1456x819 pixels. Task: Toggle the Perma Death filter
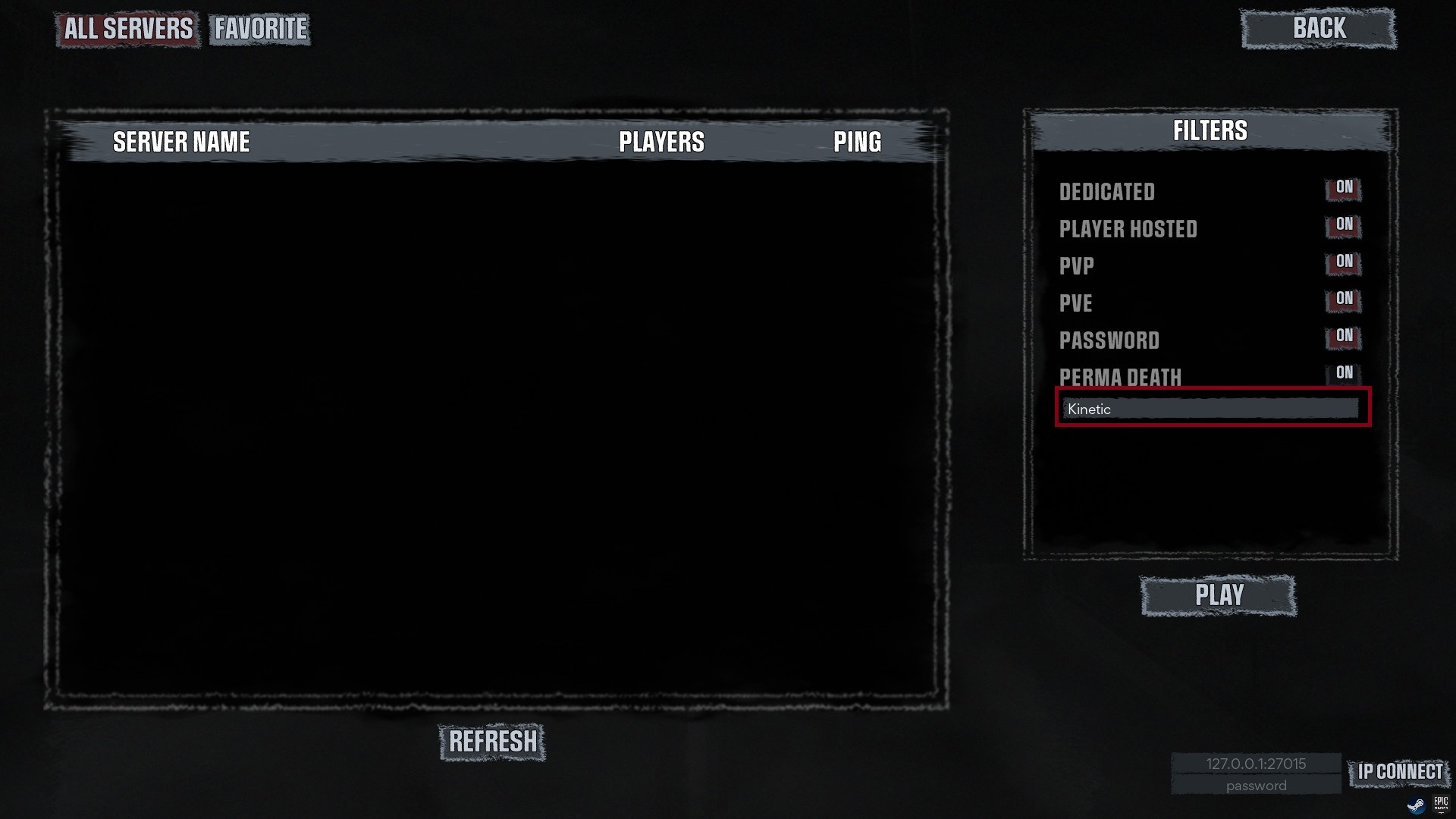tap(1344, 373)
